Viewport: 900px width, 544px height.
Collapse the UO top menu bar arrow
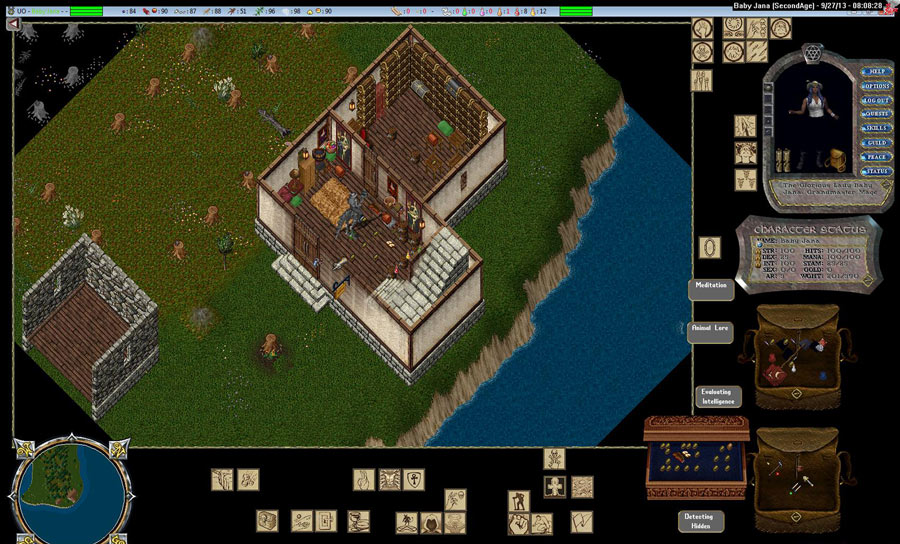pos(14,23)
